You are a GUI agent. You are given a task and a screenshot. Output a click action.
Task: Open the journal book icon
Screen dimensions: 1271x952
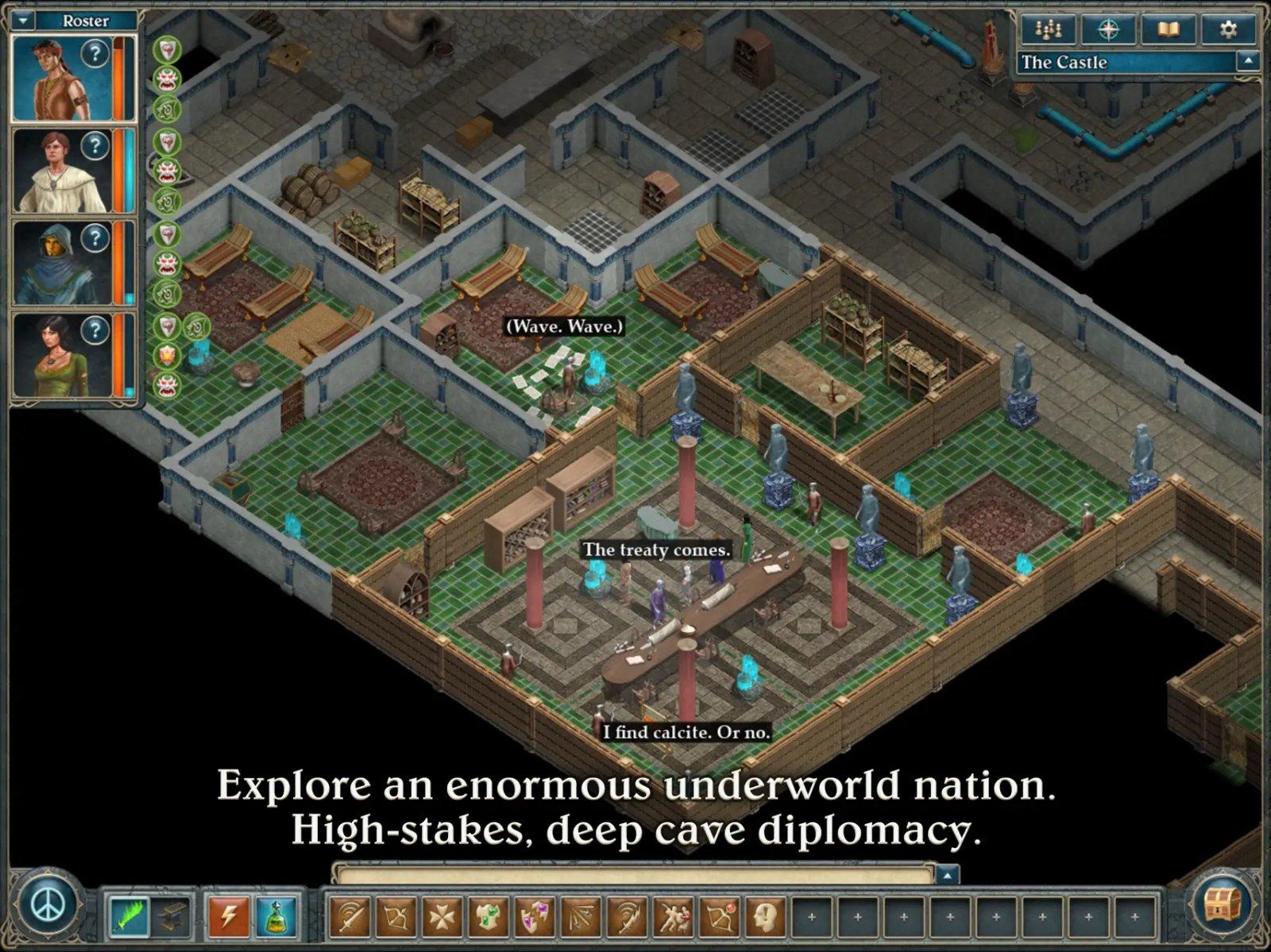(x=1165, y=30)
